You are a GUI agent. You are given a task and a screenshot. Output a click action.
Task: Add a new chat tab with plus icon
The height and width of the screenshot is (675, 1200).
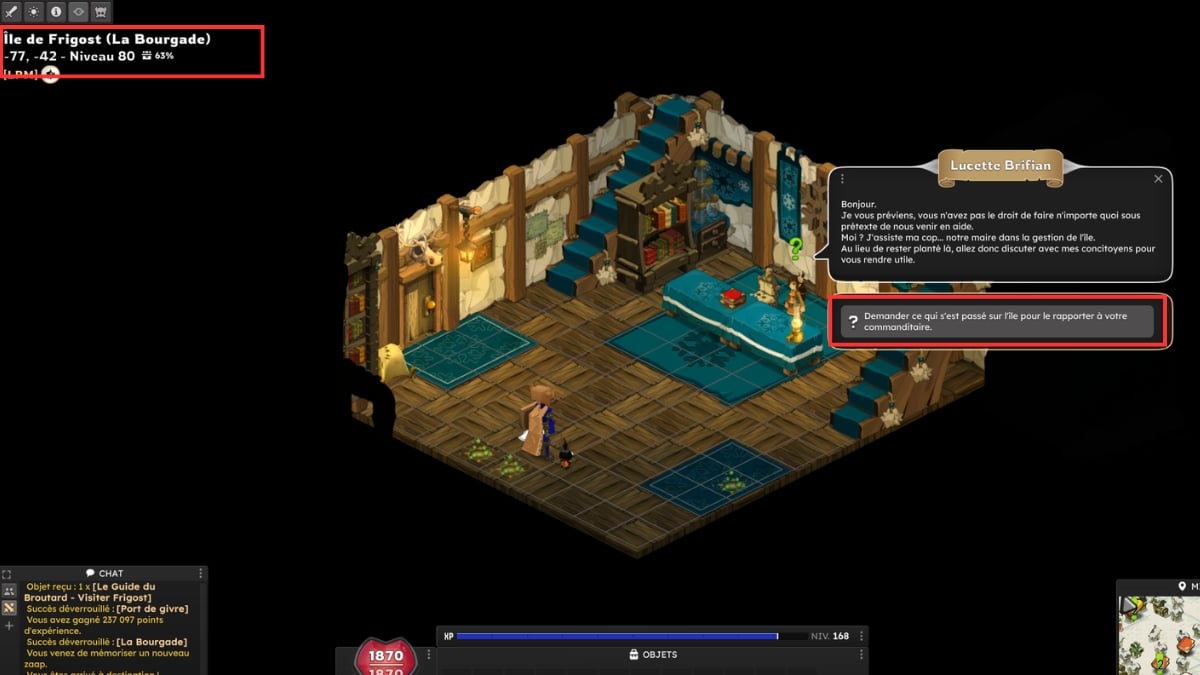(x=8, y=626)
